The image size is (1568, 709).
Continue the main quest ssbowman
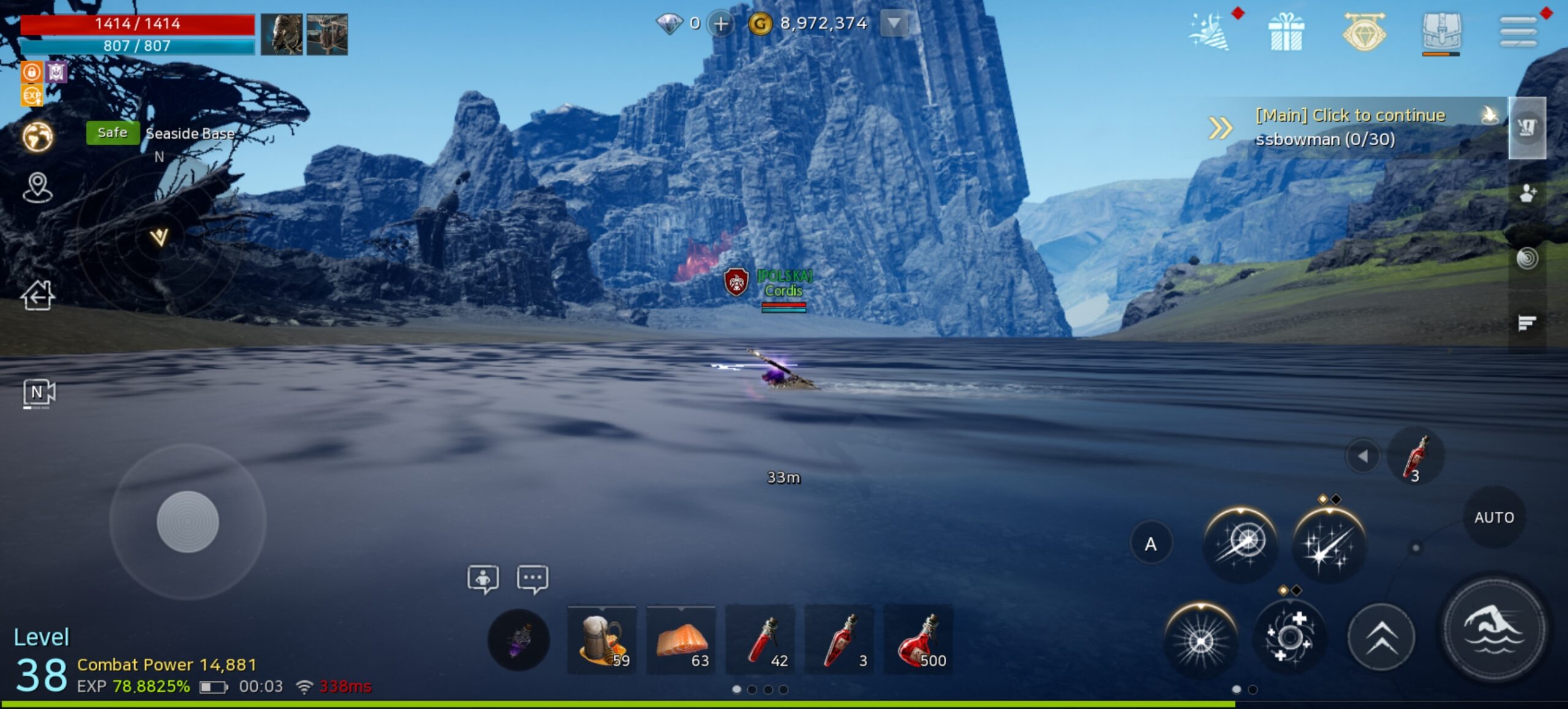(x=1350, y=127)
